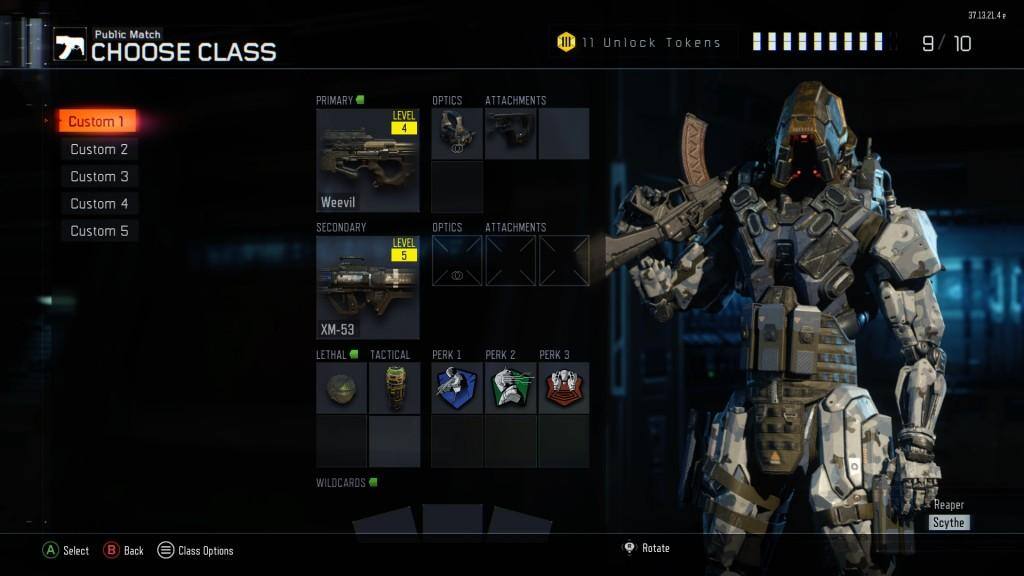Open the XM-53 secondary weapon slot
Screen dimensions: 1024x576
pyautogui.click(x=368, y=287)
